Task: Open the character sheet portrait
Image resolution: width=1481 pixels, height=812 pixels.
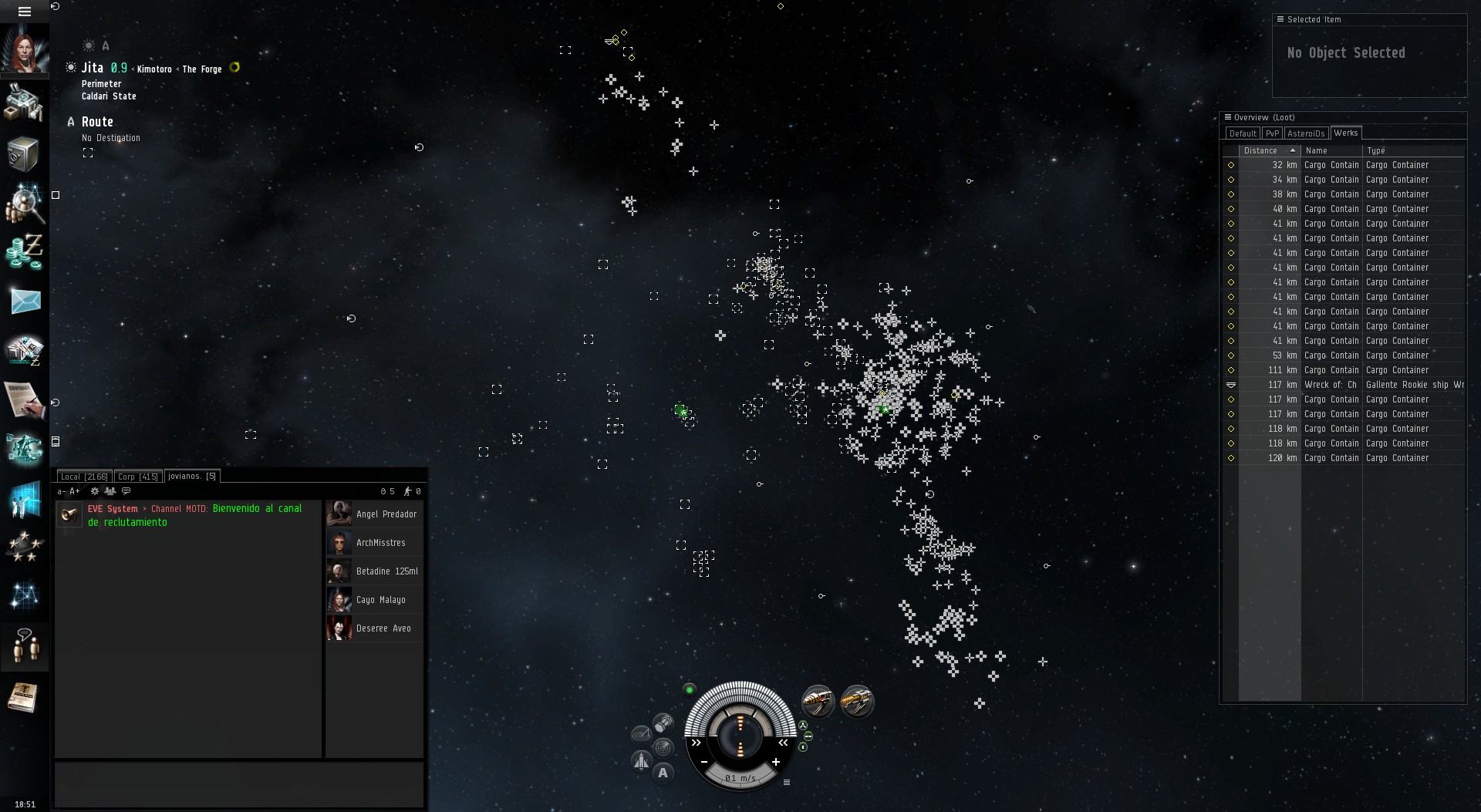Action: pos(24,48)
